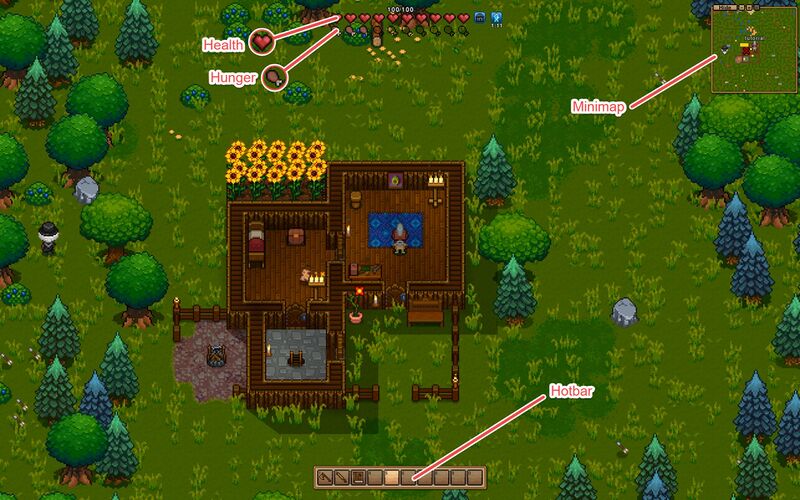Click the blue figure buff icon with timer

[496, 18]
